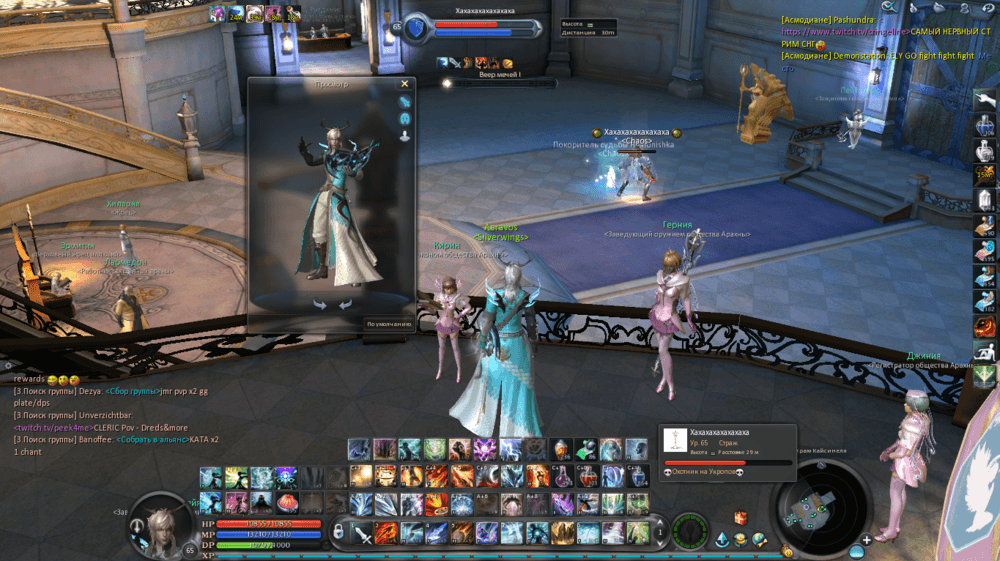Screen dimensions: 1000x561
Task: Toggle helmet display in the preview window
Action: [x=405, y=118]
